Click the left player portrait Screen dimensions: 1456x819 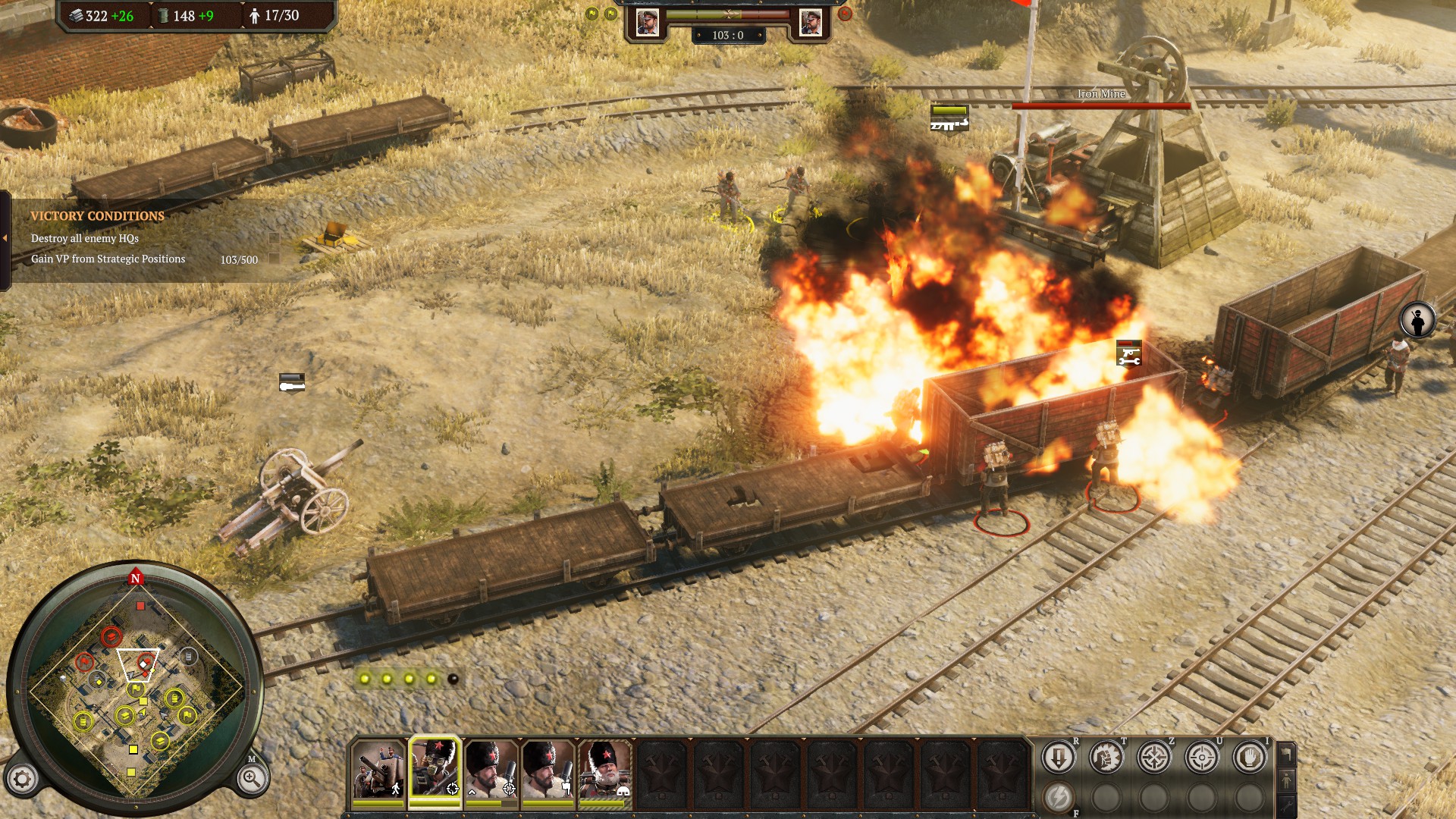coord(647,24)
